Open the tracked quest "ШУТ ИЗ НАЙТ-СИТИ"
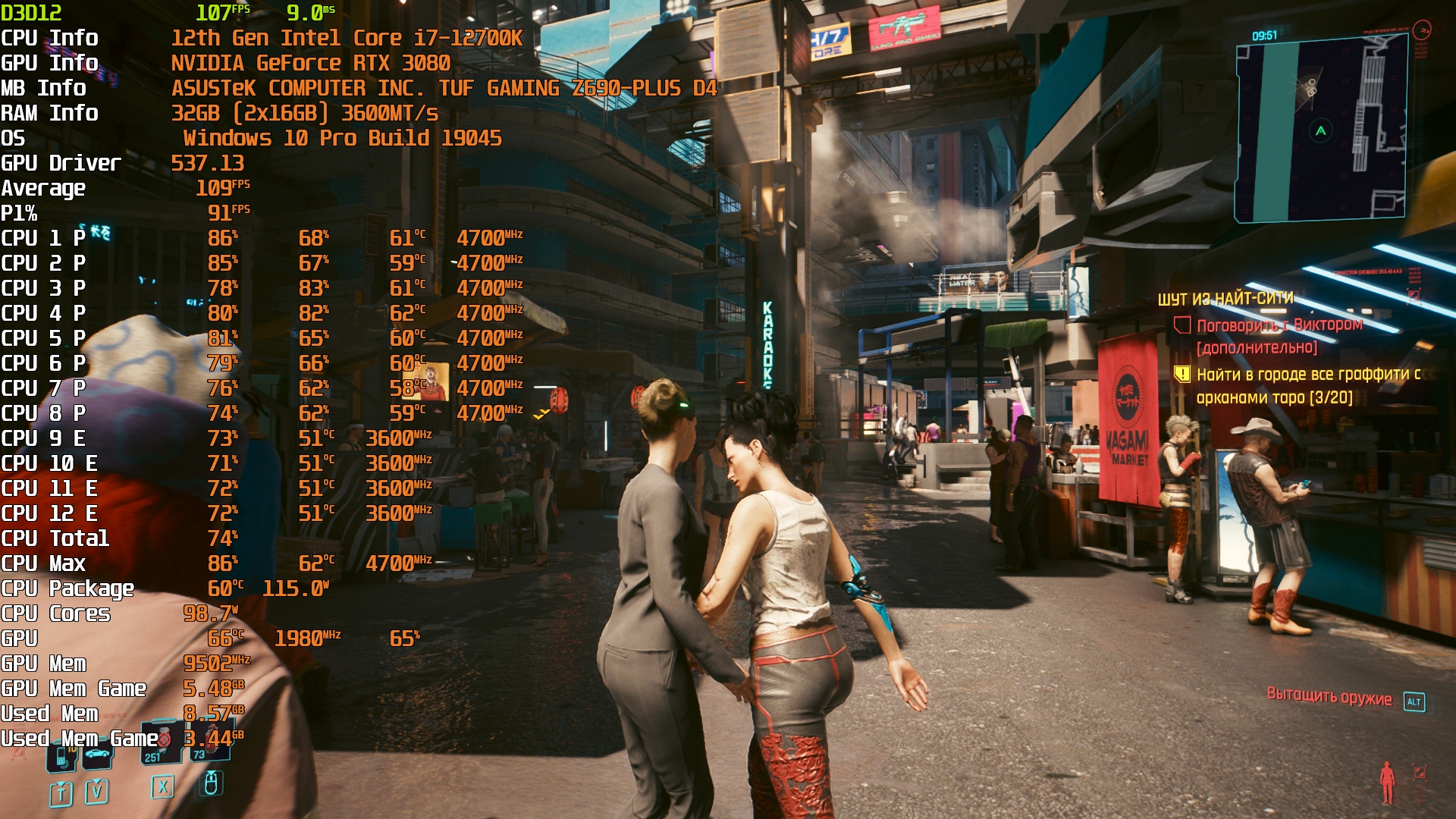1456x819 pixels. (x=1225, y=299)
